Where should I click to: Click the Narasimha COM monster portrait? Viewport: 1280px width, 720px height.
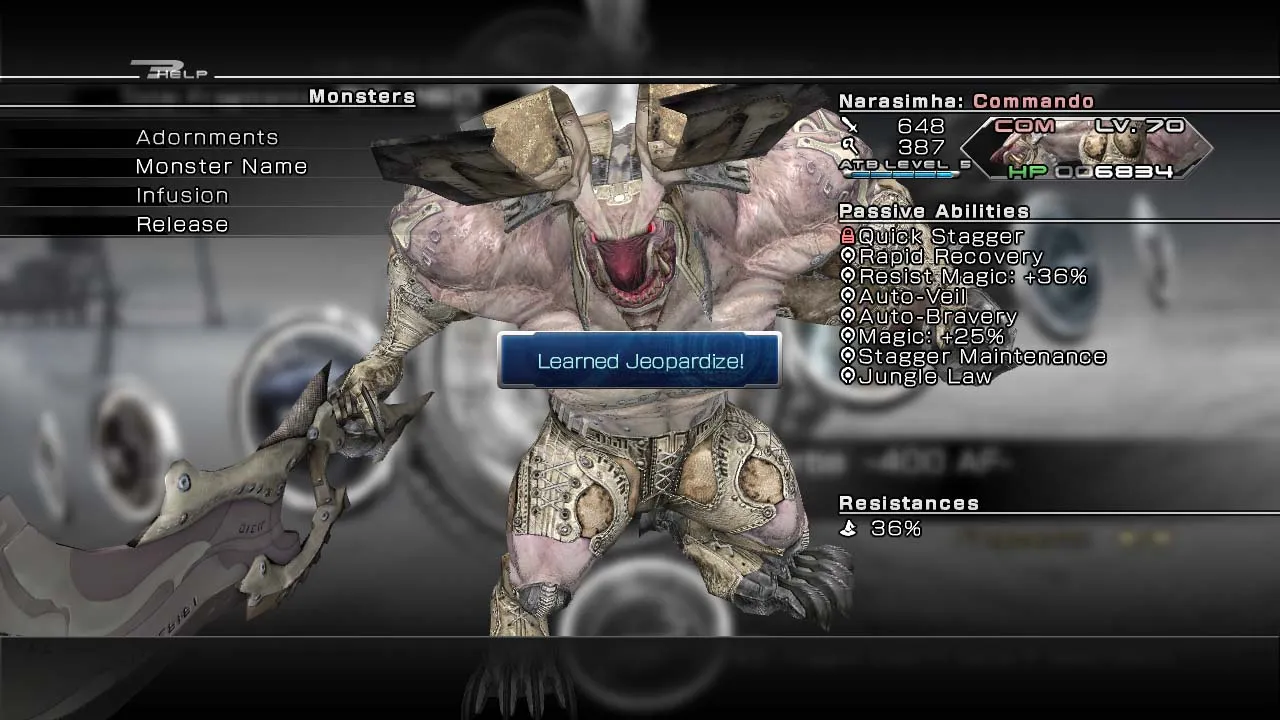1088,149
